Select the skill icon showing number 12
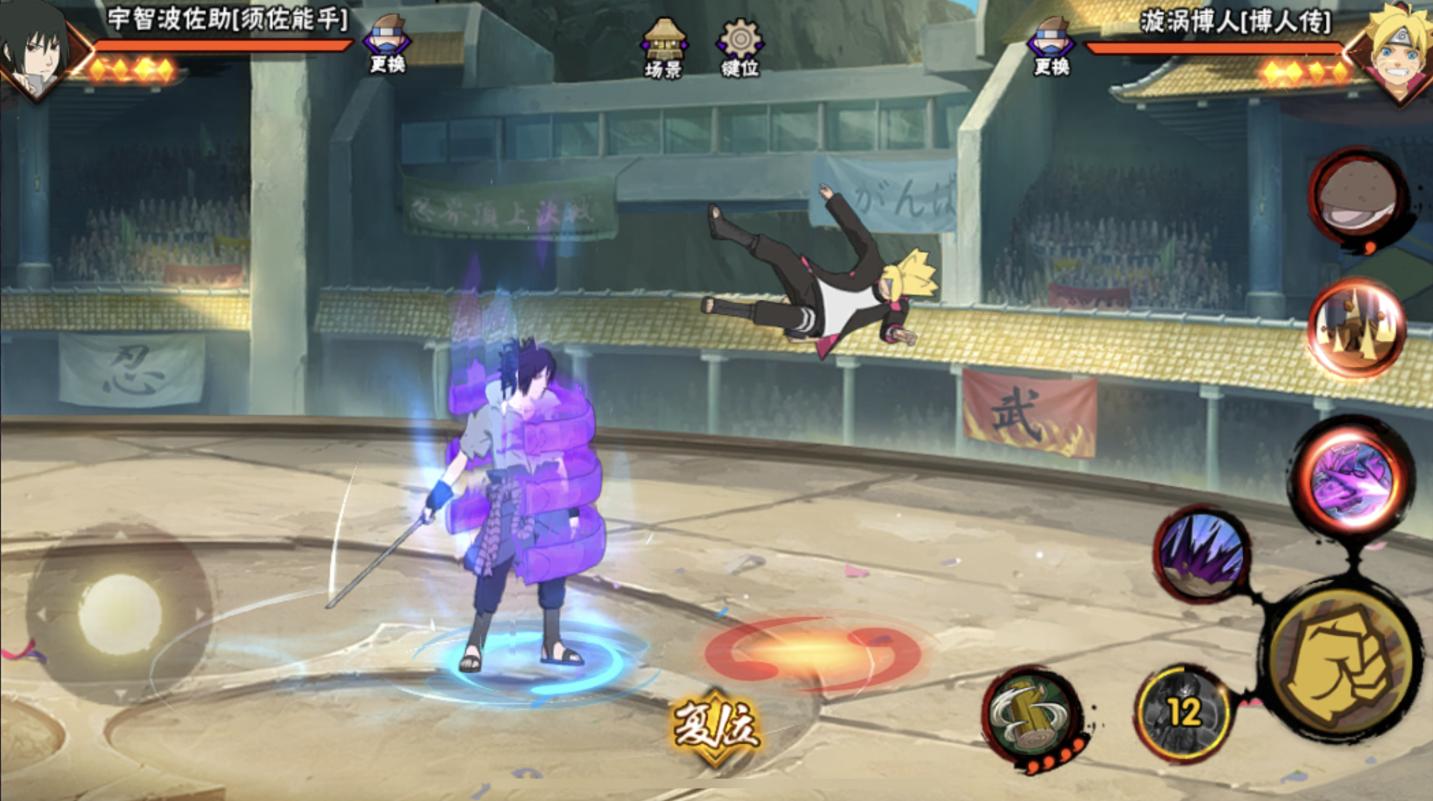Screen dimensions: 1433x801 (1185, 712)
